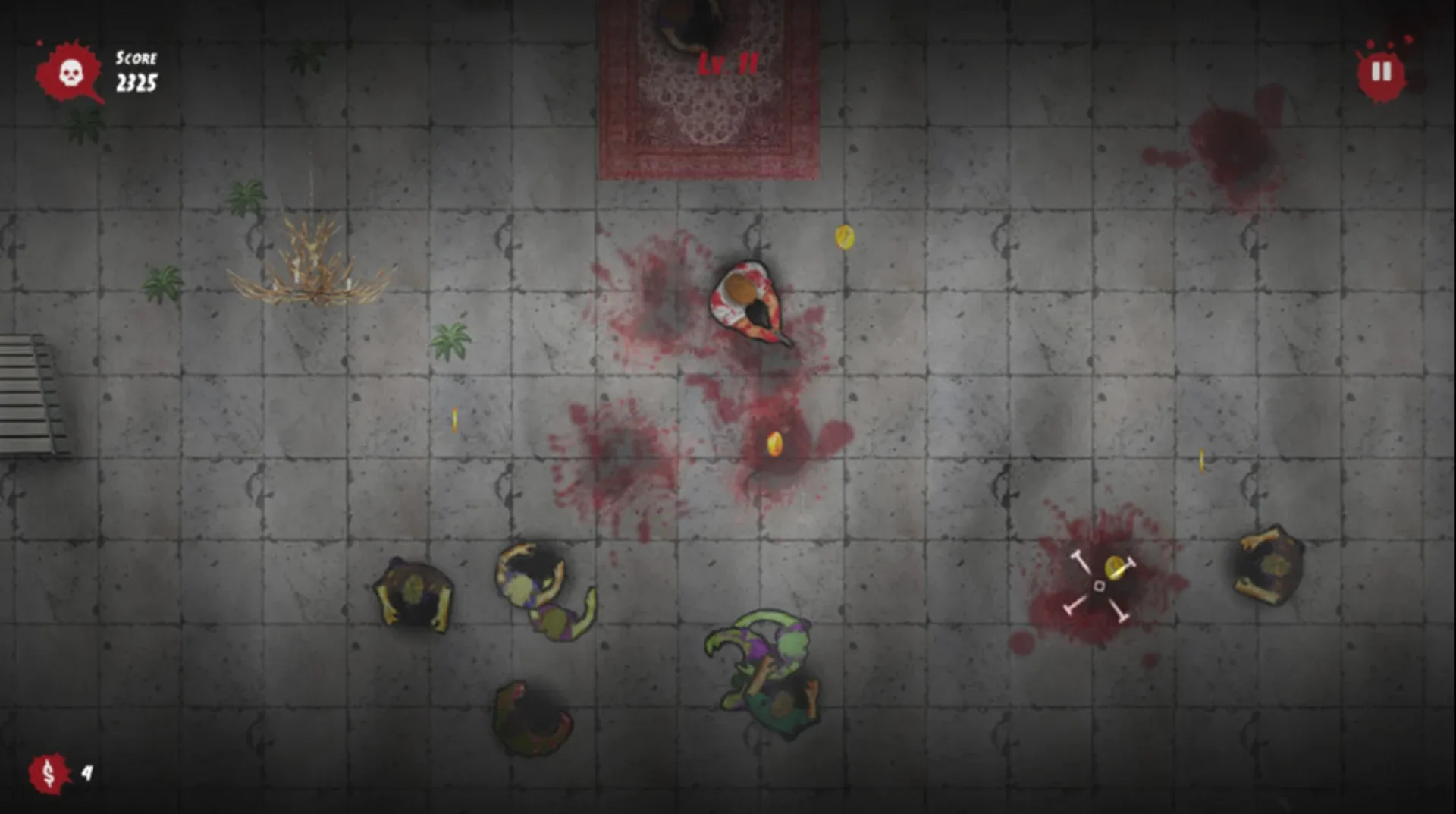Click the pause button top right

[x=1382, y=70]
